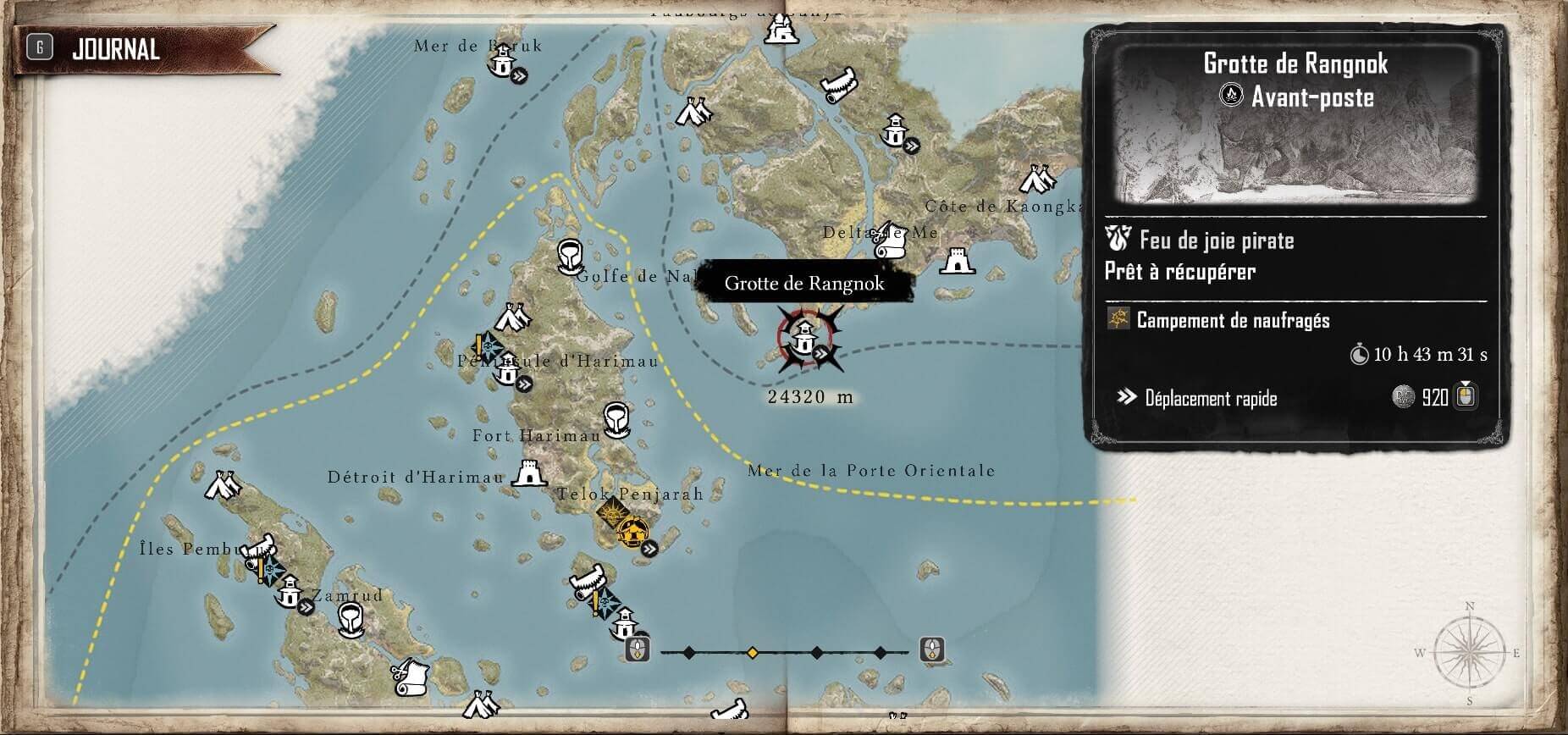Choose the helmet marker beside Fort Harimau label
This screenshot has height=735, width=1568.
(616, 418)
